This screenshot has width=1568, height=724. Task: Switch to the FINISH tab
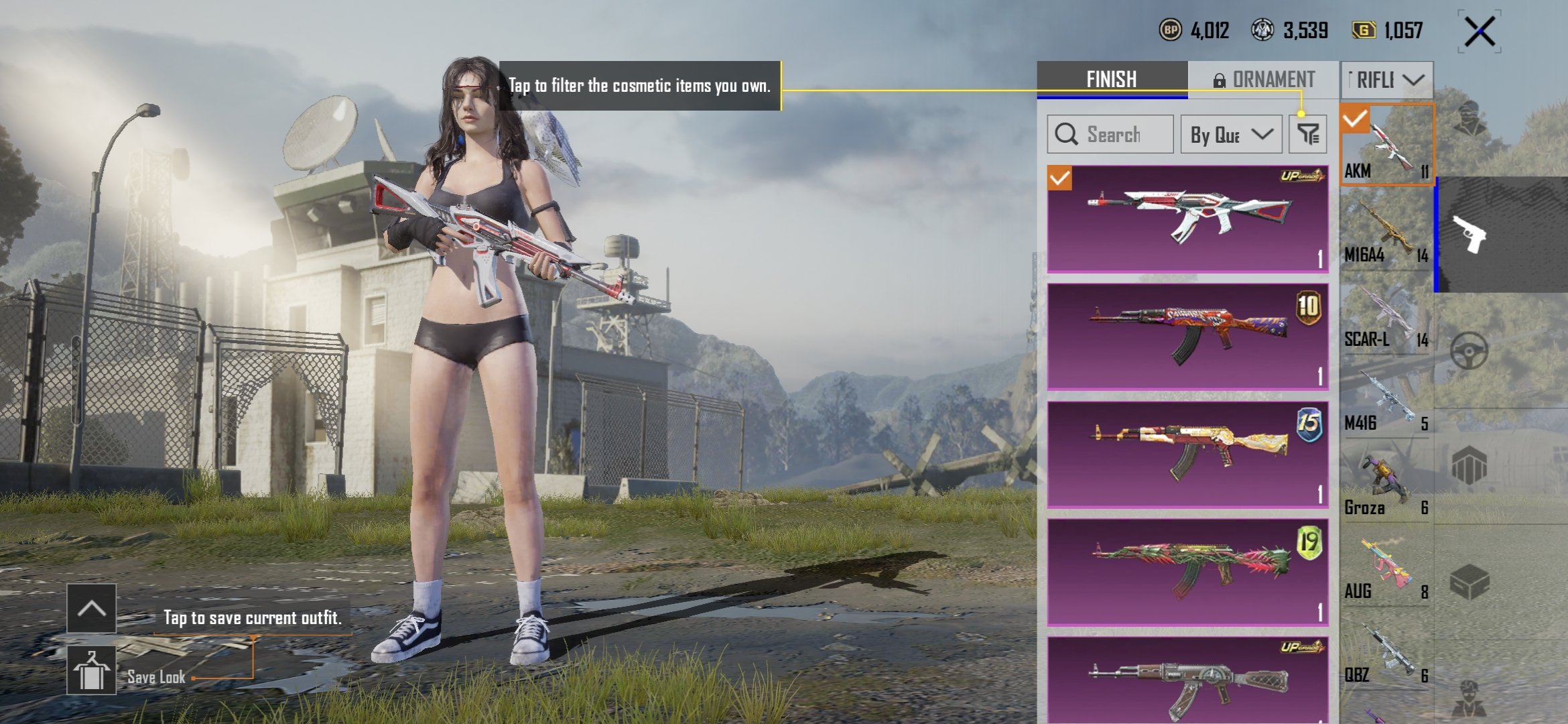point(1112,80)
